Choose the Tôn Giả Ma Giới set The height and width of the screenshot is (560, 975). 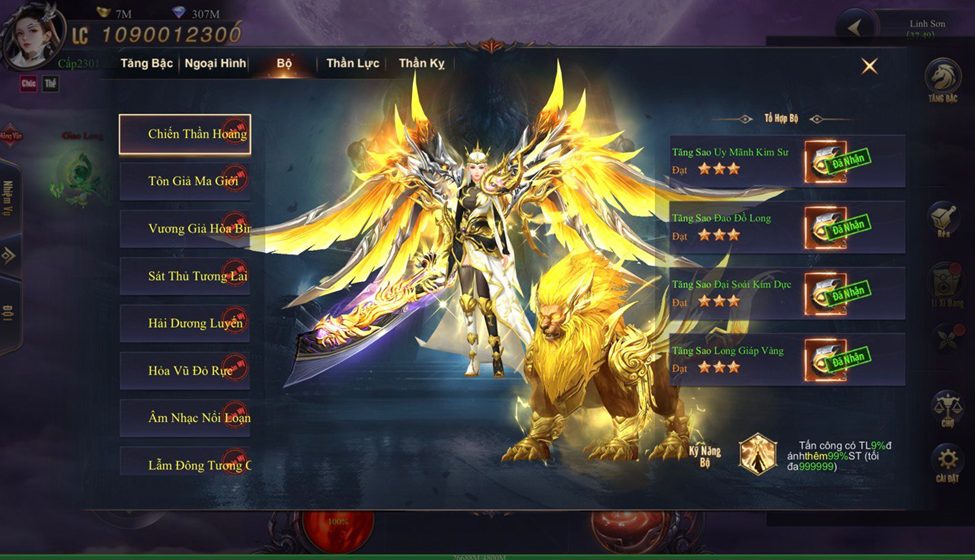tap(185, 182)
